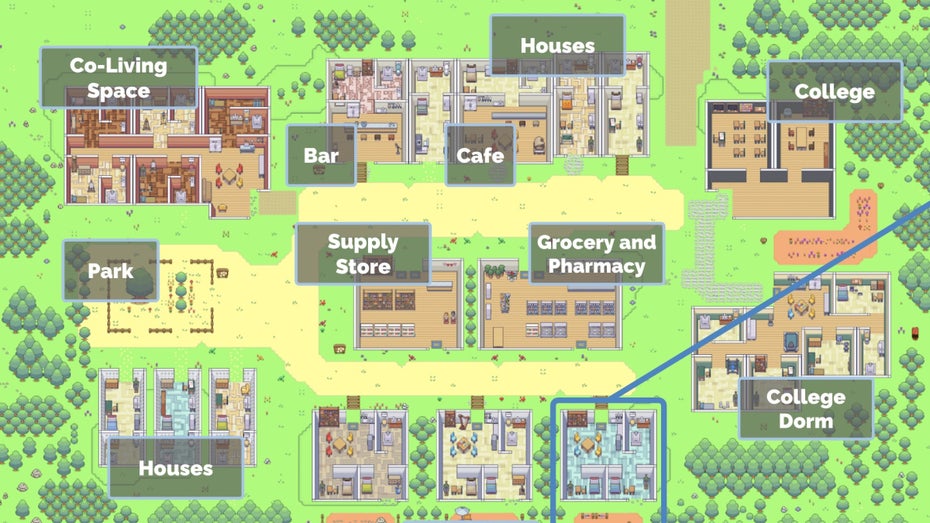930x523 pixels.
Task: Select the Houses label beside the Cafe
Action: tap(557, 46)
